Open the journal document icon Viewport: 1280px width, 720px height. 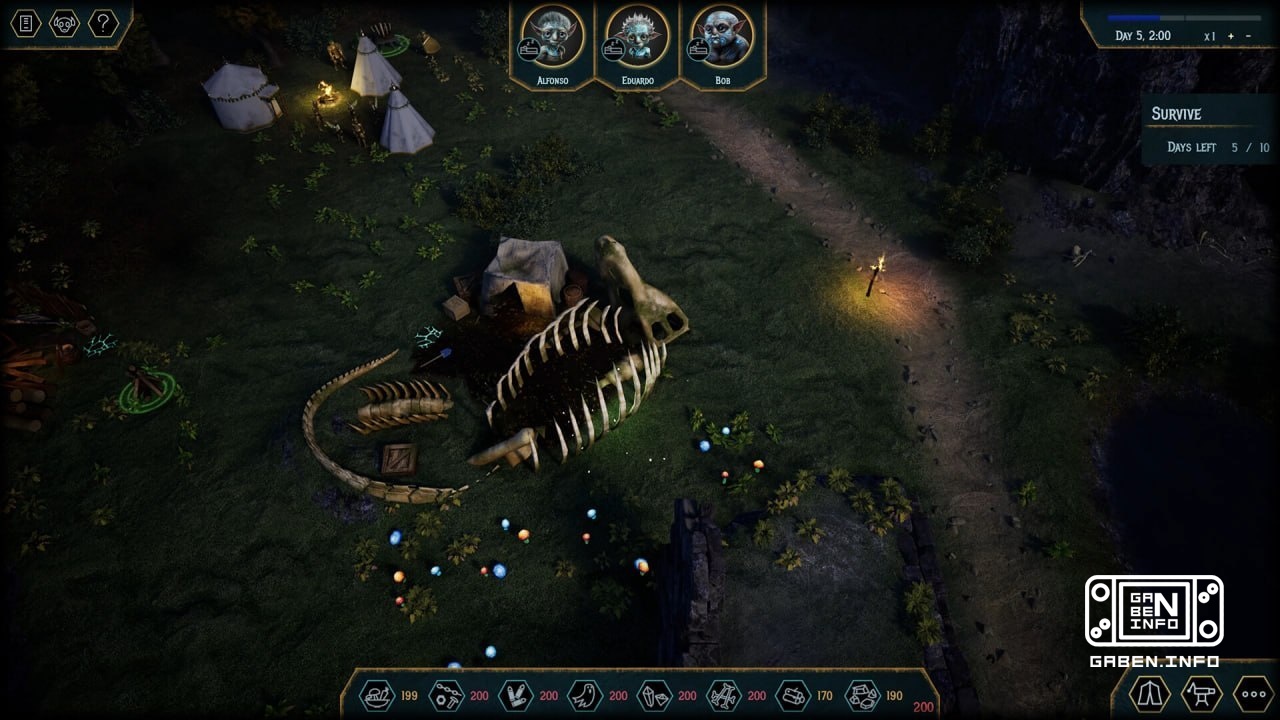(x=25, y=23)
